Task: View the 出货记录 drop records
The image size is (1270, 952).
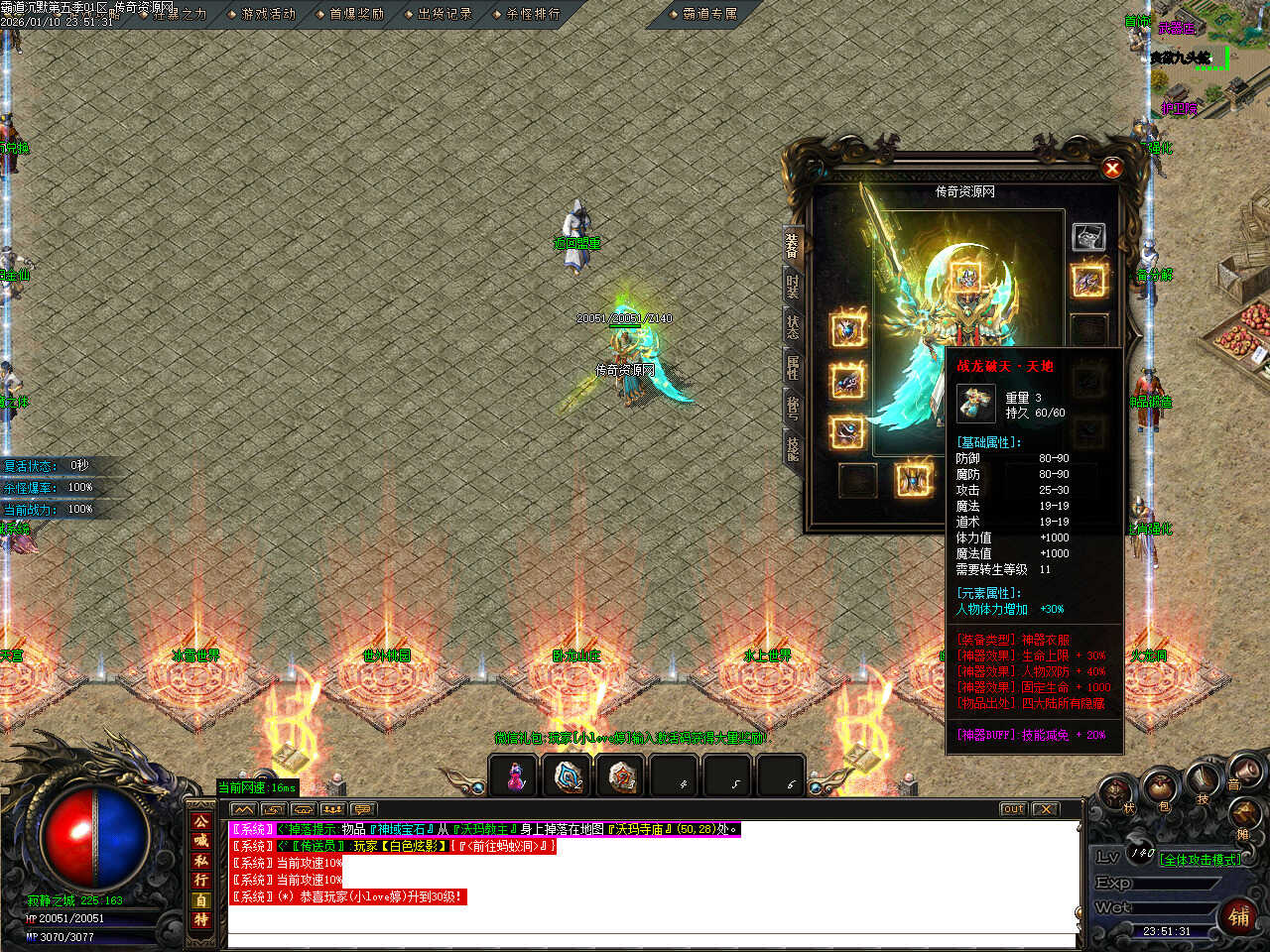Action: point(443,14)
